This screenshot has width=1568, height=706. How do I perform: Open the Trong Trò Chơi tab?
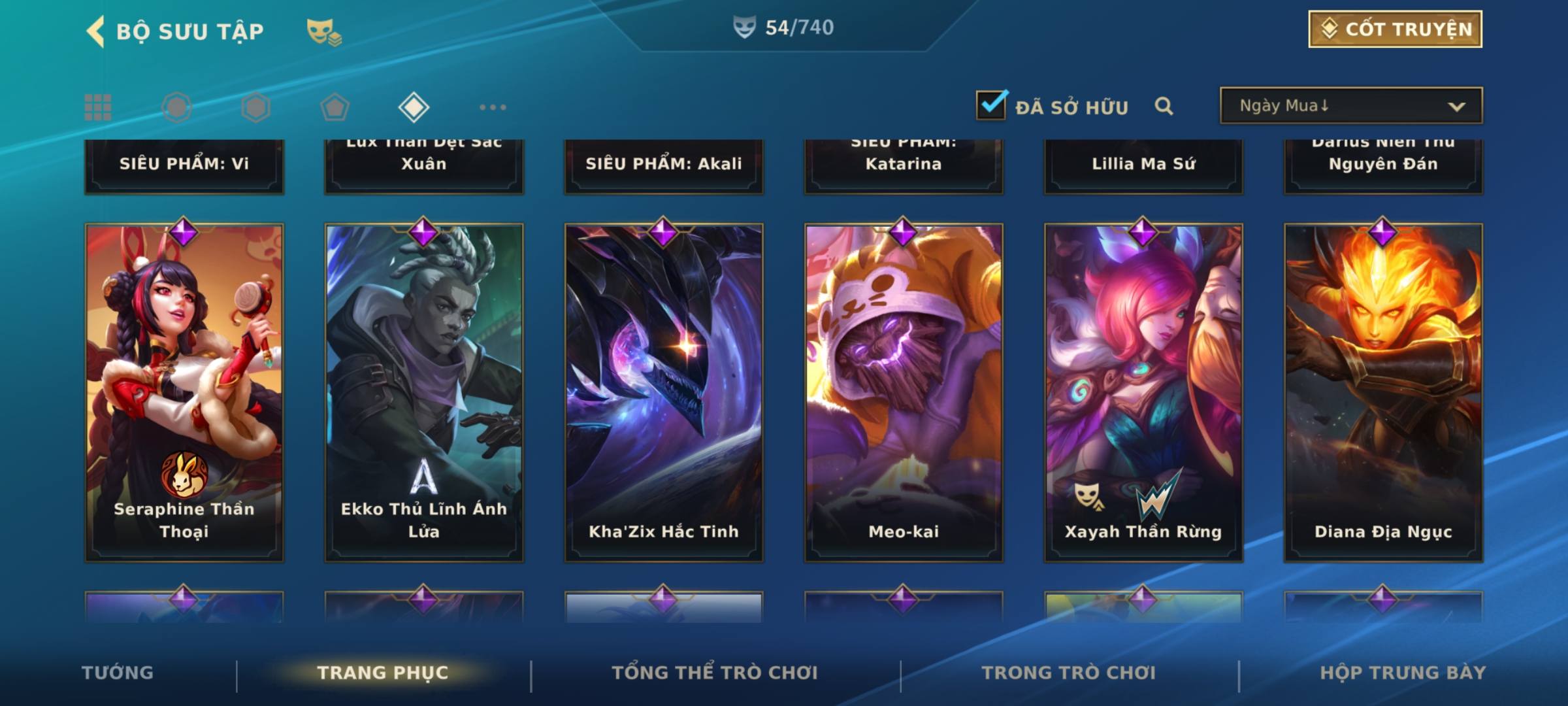[x=1069, y=673]
